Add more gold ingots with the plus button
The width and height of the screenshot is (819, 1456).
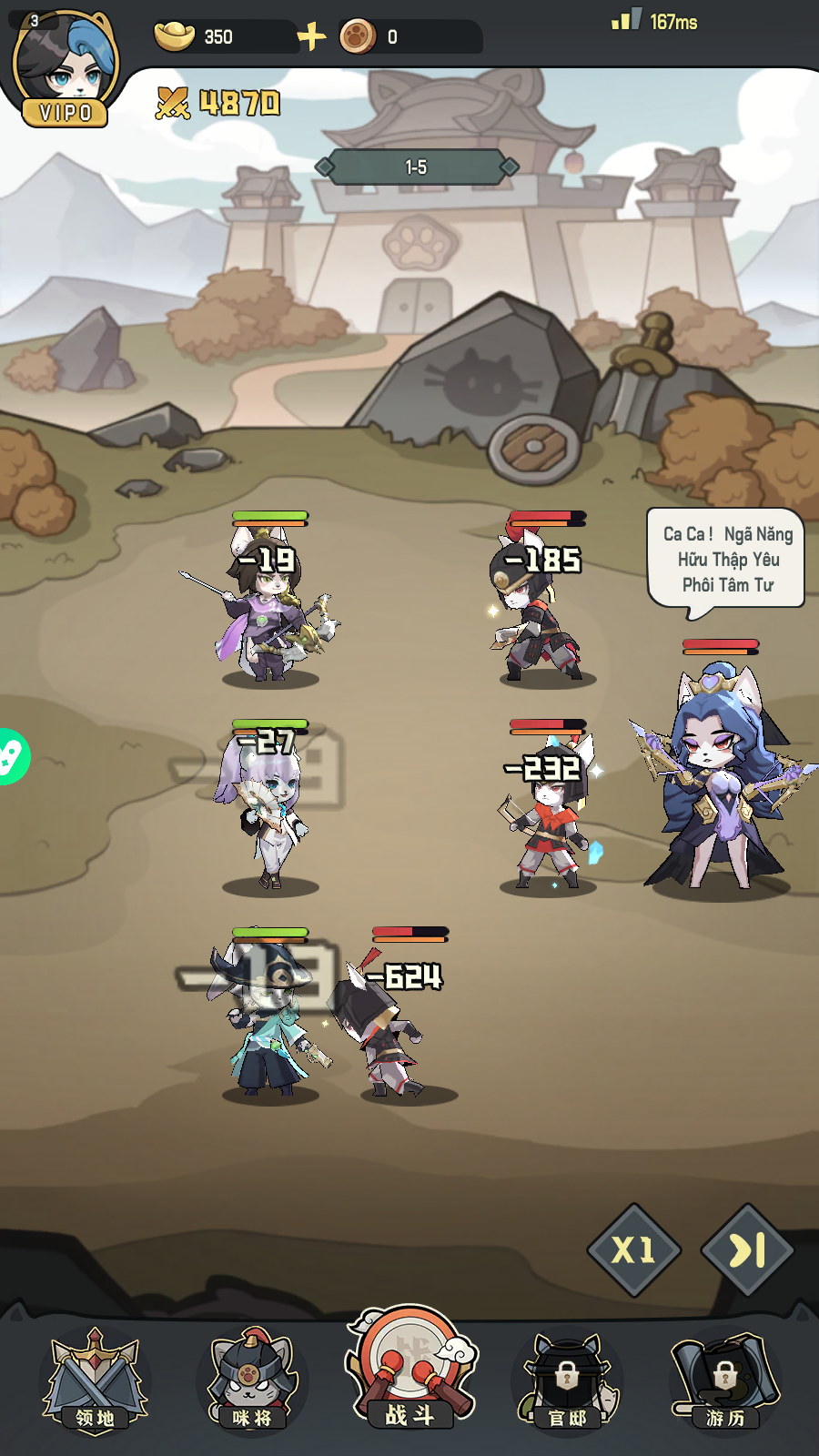click(x=311, y=36)
